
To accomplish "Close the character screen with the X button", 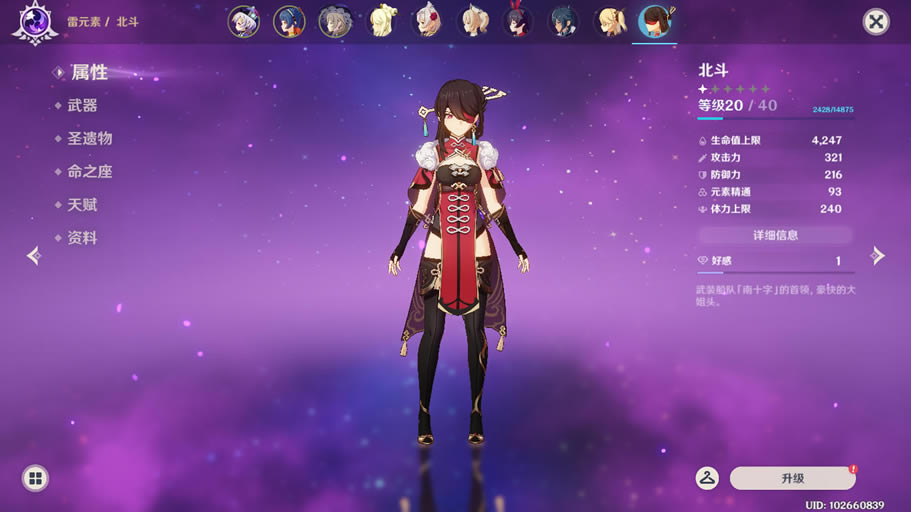I will [x=876, y=22].
